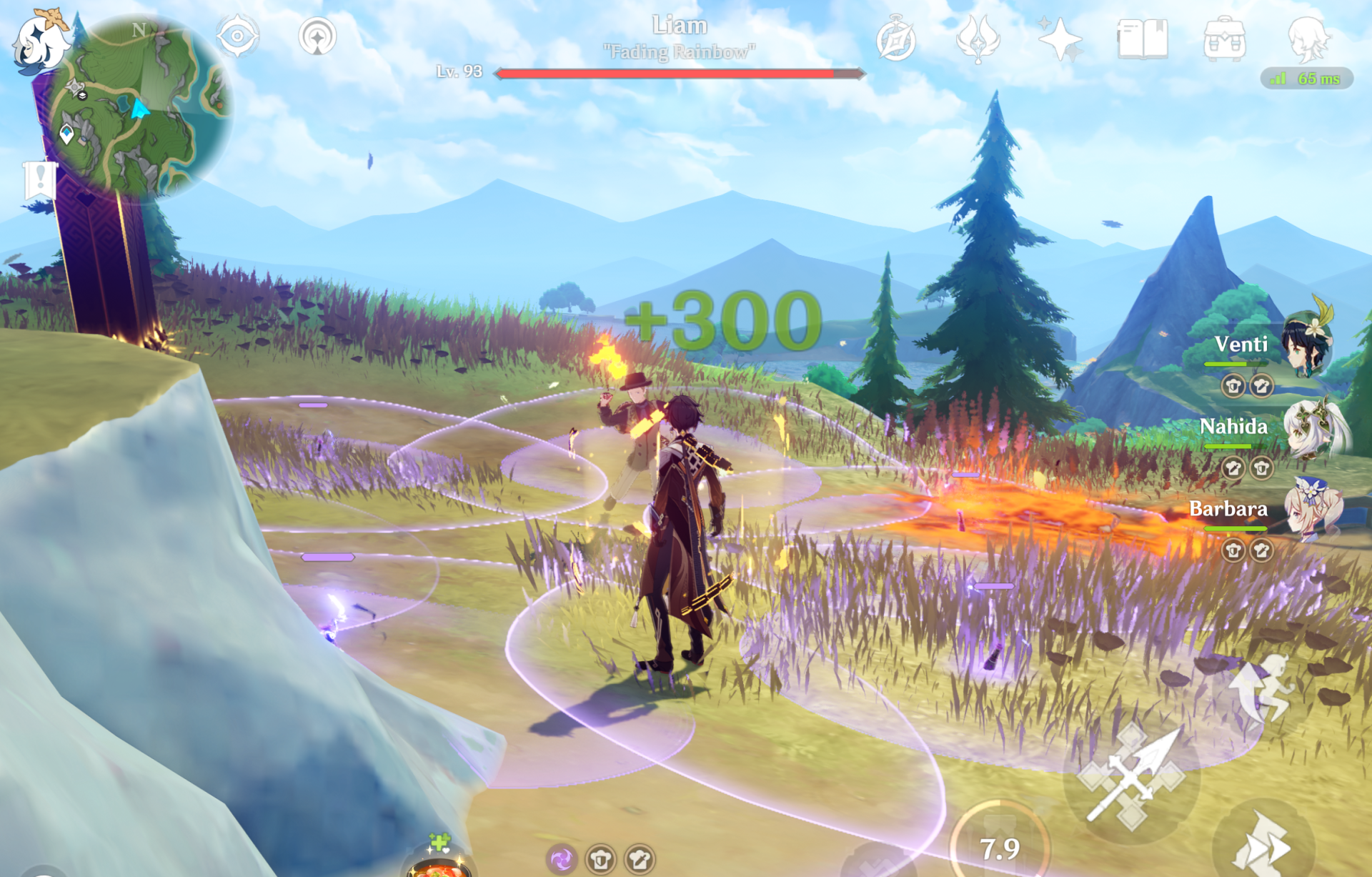This screenshot has width=1372, height=877.
Task: Open the Adventurer Handbook book icon
Action: [x=1142, y=40]
